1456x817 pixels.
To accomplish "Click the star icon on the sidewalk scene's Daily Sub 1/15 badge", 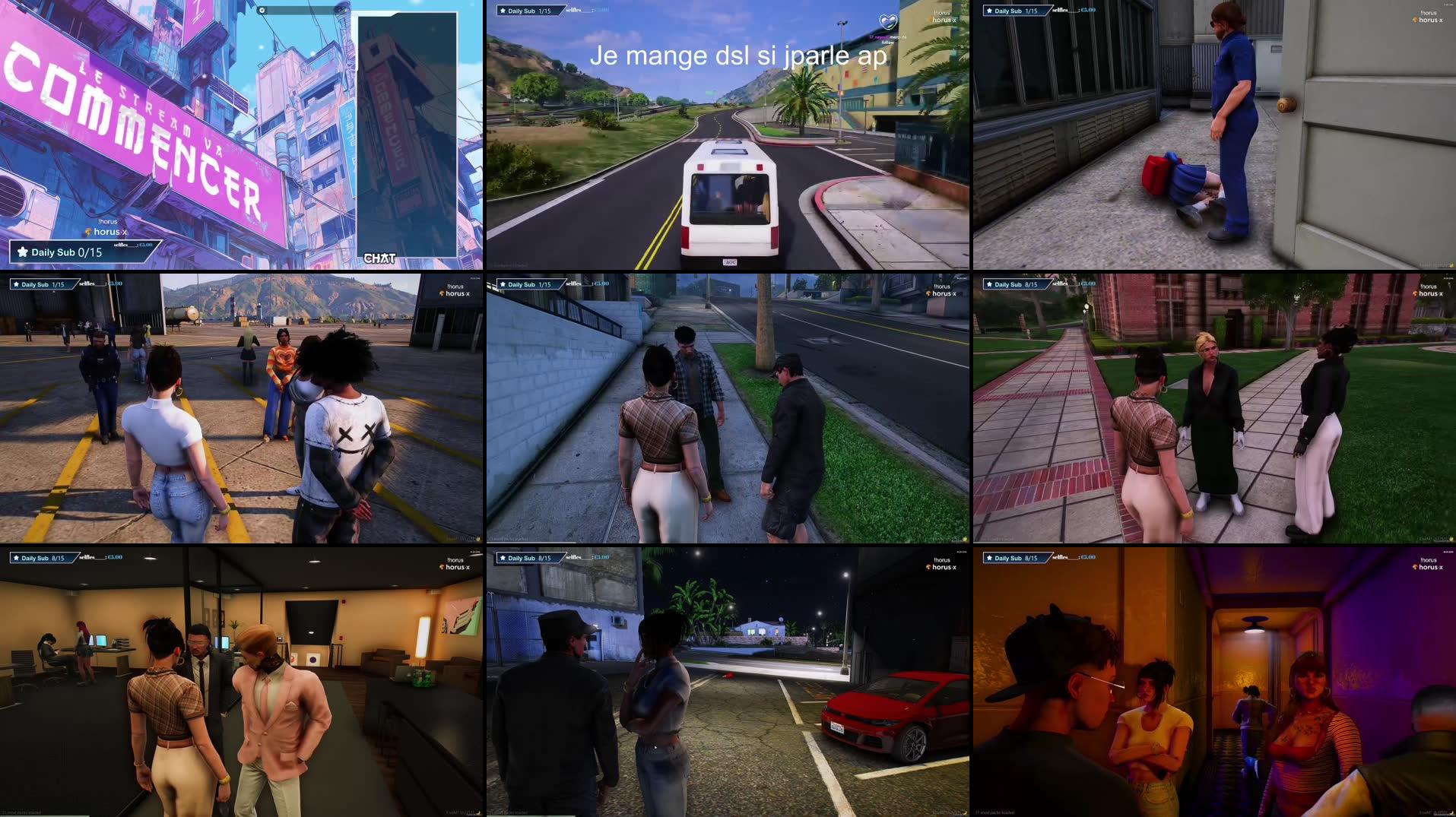I will [x=503, y=283].
